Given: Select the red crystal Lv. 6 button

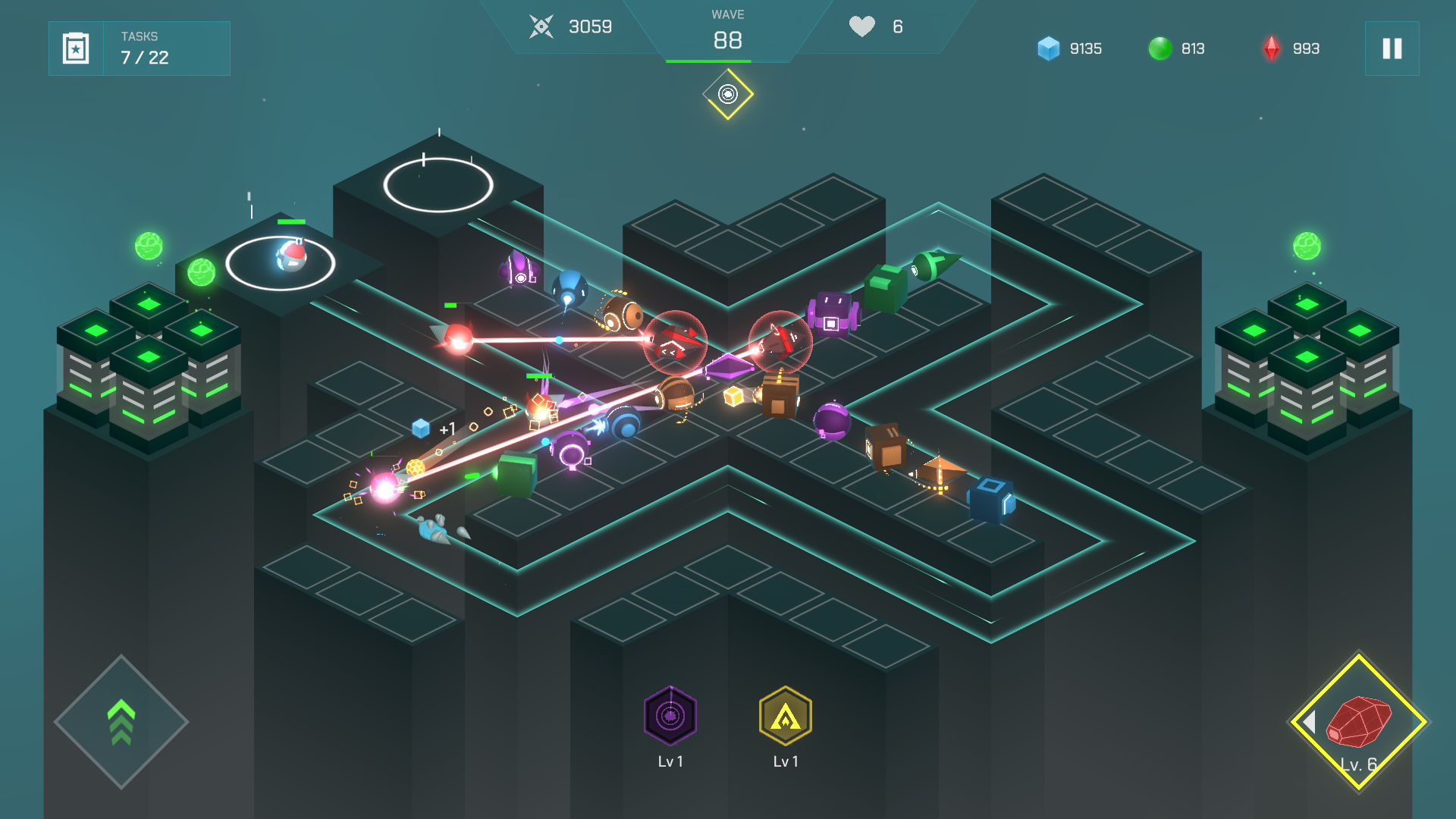Looking at the screenshot, I should click(x=1359, y=722).
